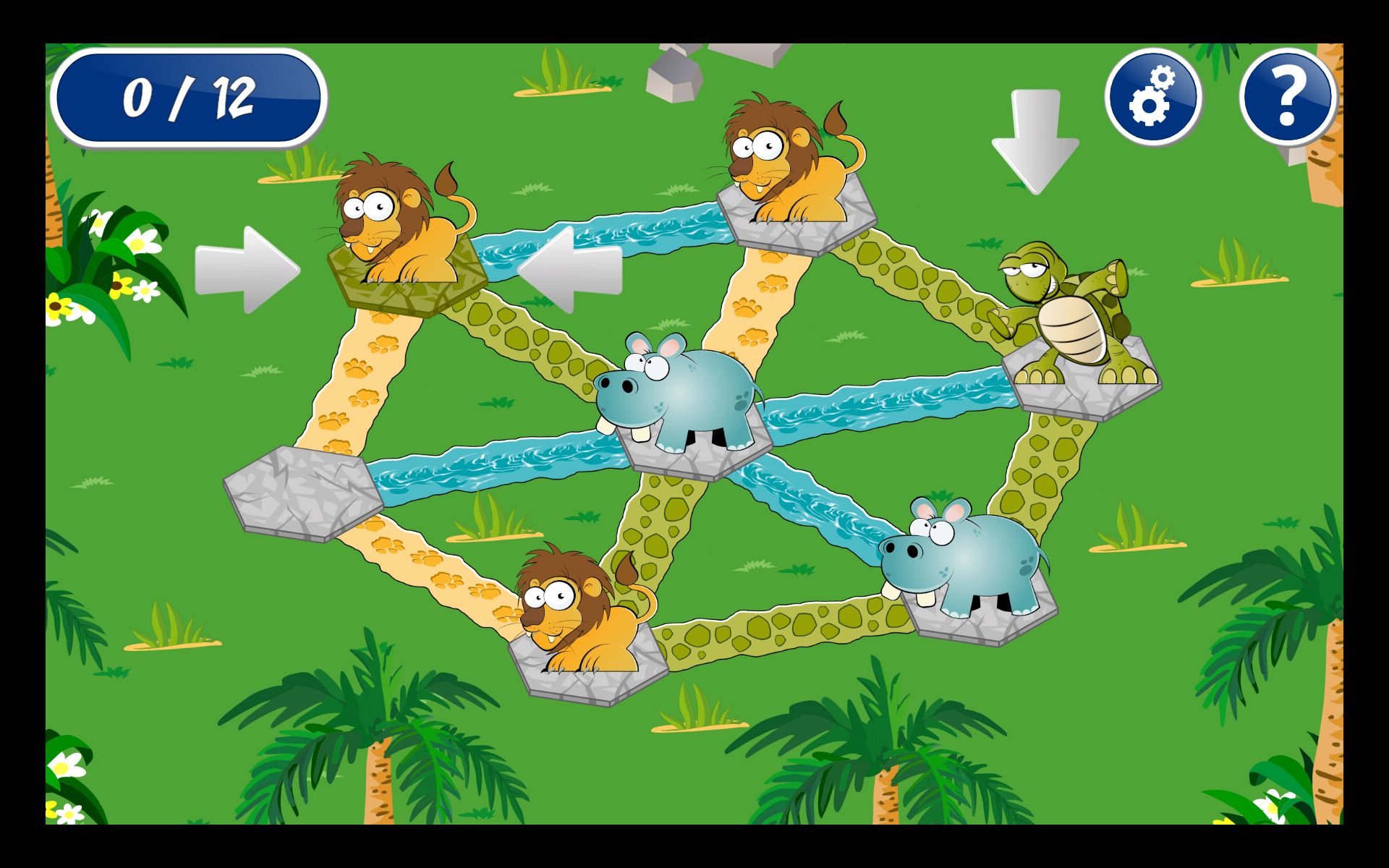Viewport: 1389px width, 868px height.
Task: Click the 0 / 12 progress counter
Action: tap(190, 94)
